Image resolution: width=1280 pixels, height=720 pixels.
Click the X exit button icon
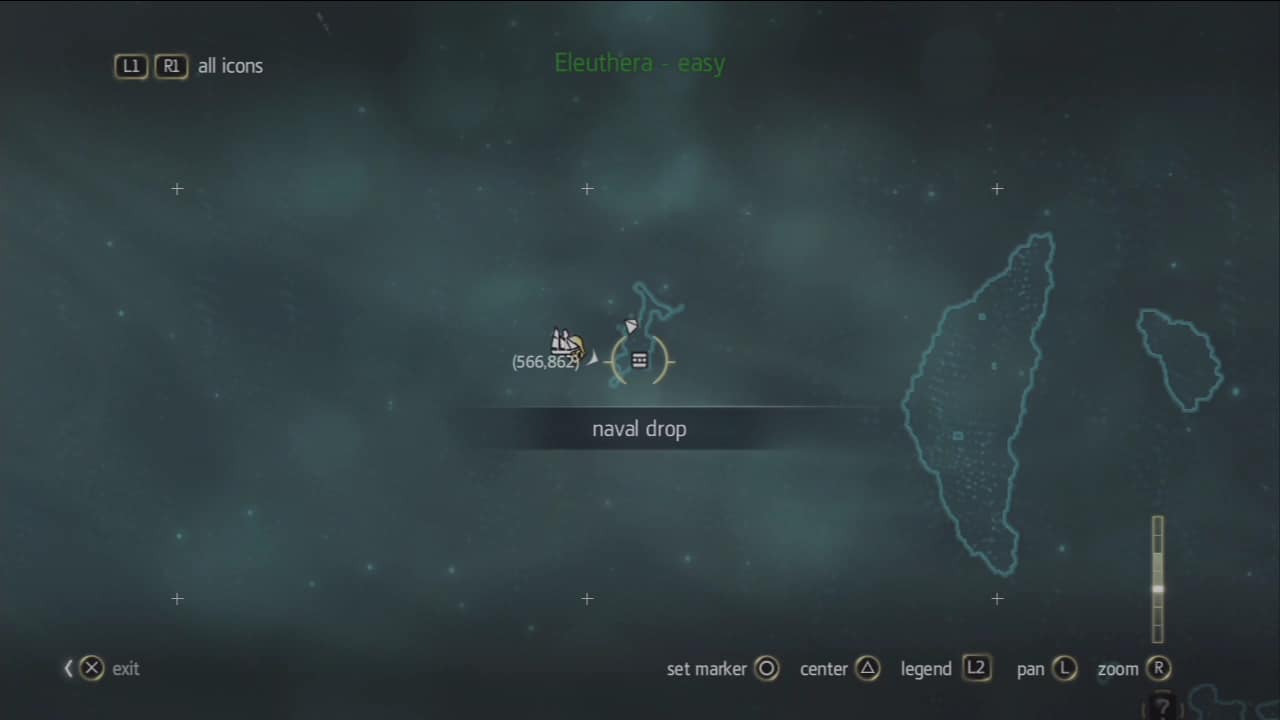91,668
